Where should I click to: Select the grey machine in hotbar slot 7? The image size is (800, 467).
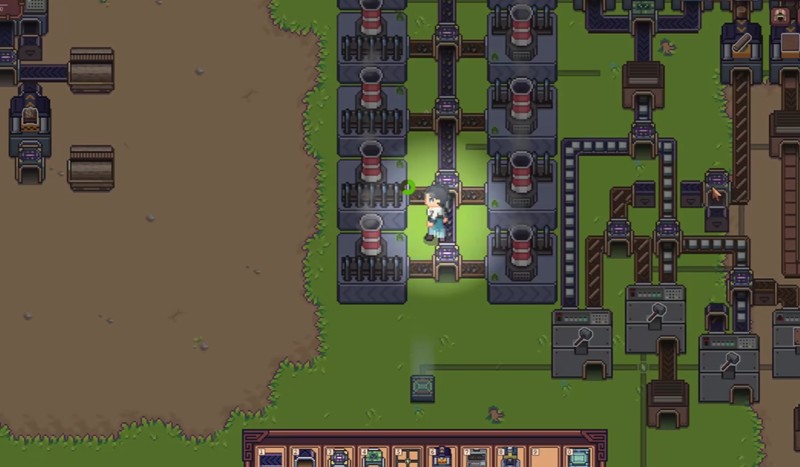coord(476,457)
